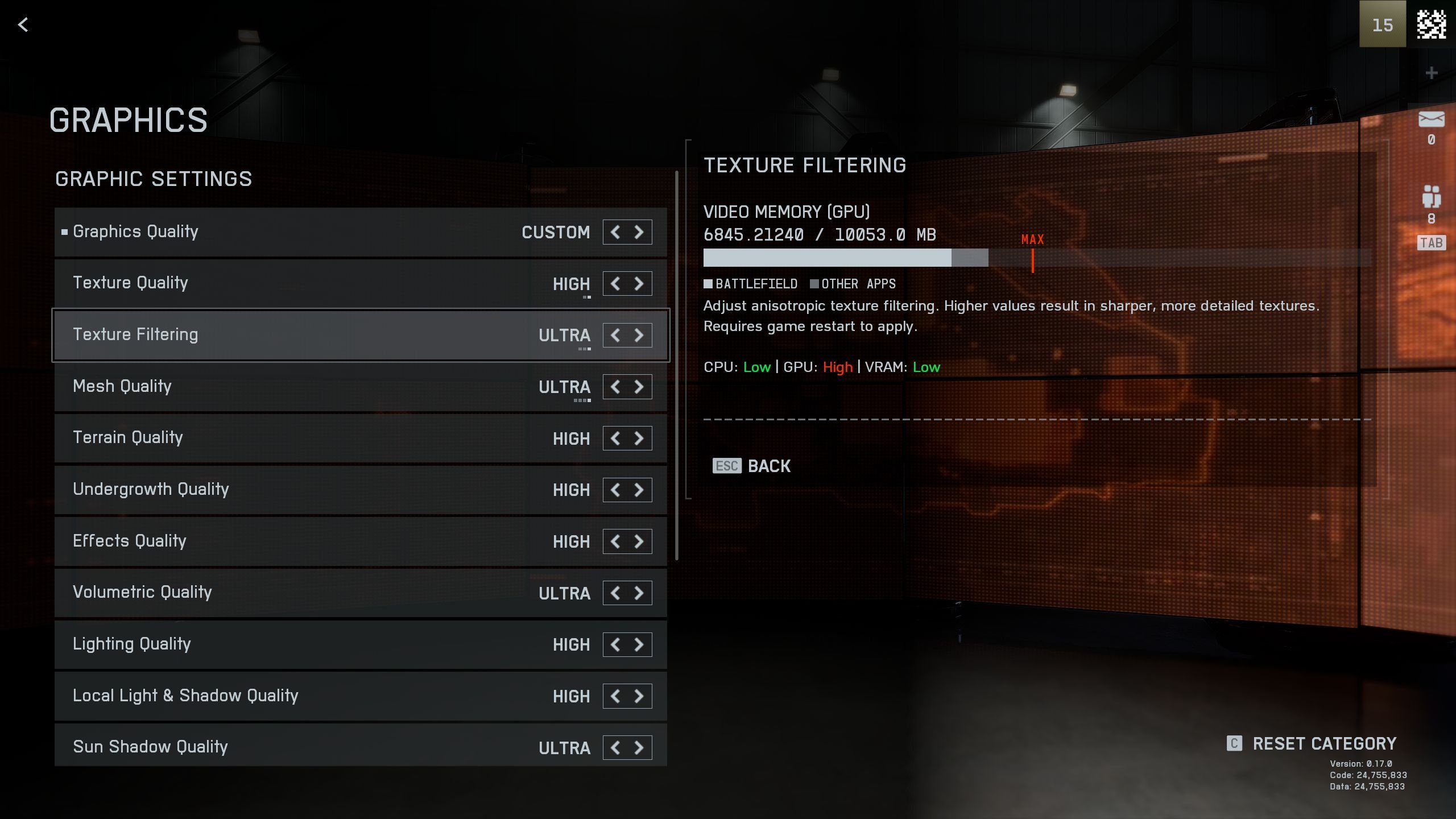
Task: Open the mail inbox envelope icon
Action: [x=1431, y=120]
